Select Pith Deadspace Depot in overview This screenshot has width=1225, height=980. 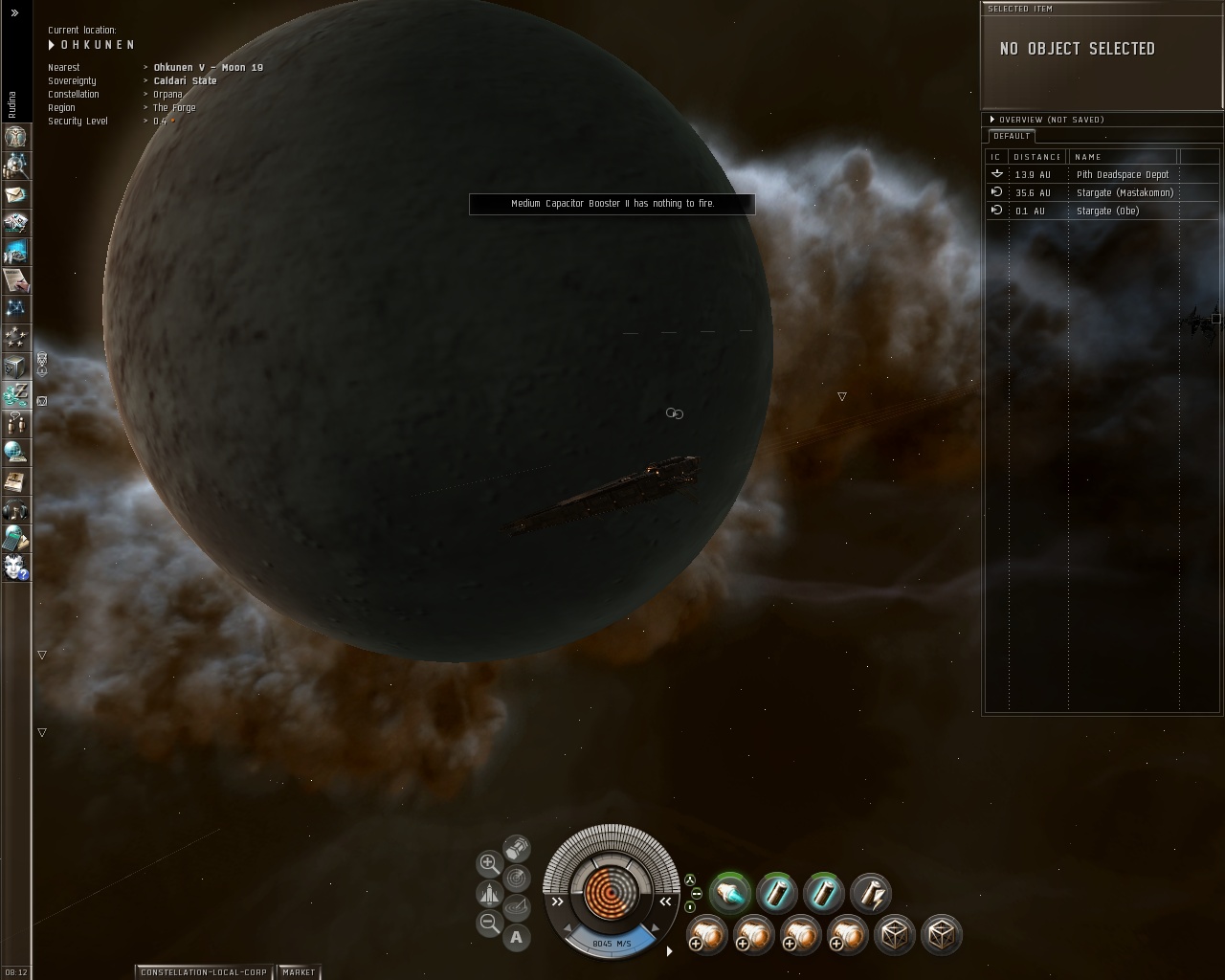1122,174
